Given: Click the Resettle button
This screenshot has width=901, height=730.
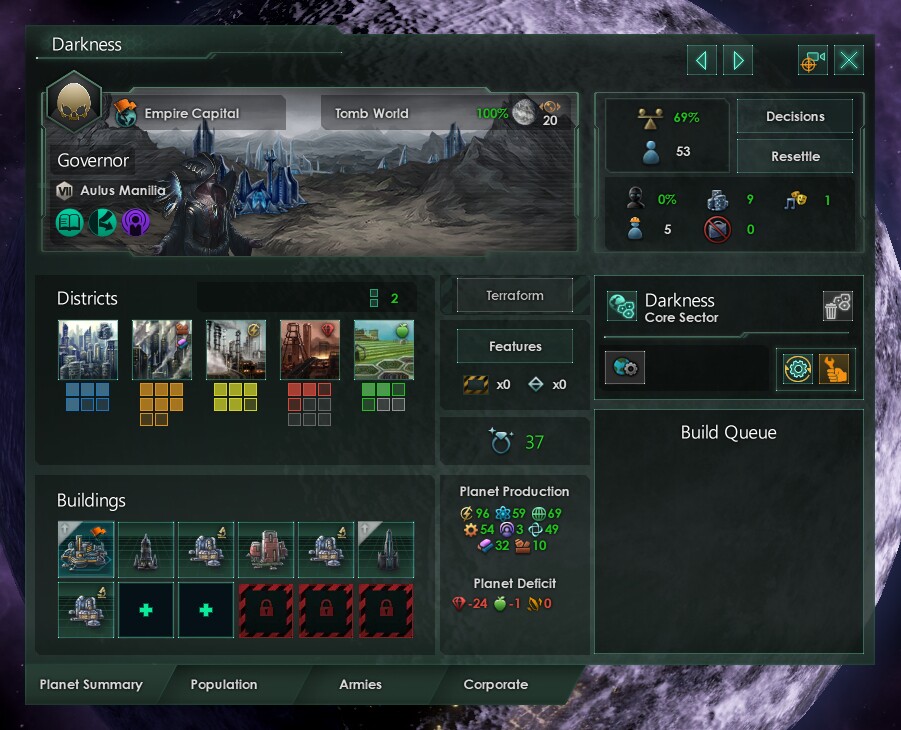Looking at the screenshot, I should 795,157.
